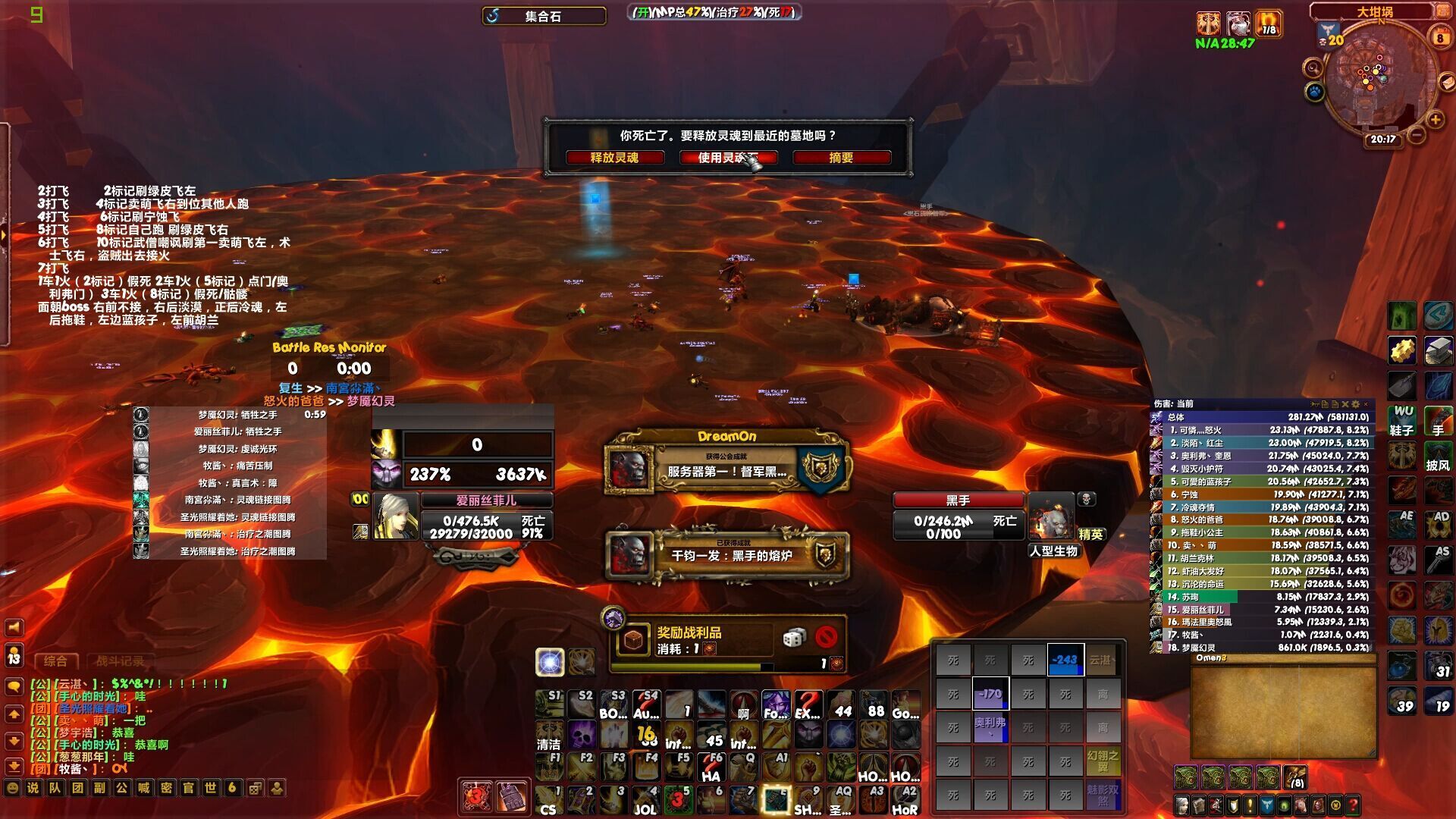Roll the dice for 奖励战利品 bonus loot
Screen dimensions: 1456x819
pos(793,638)
